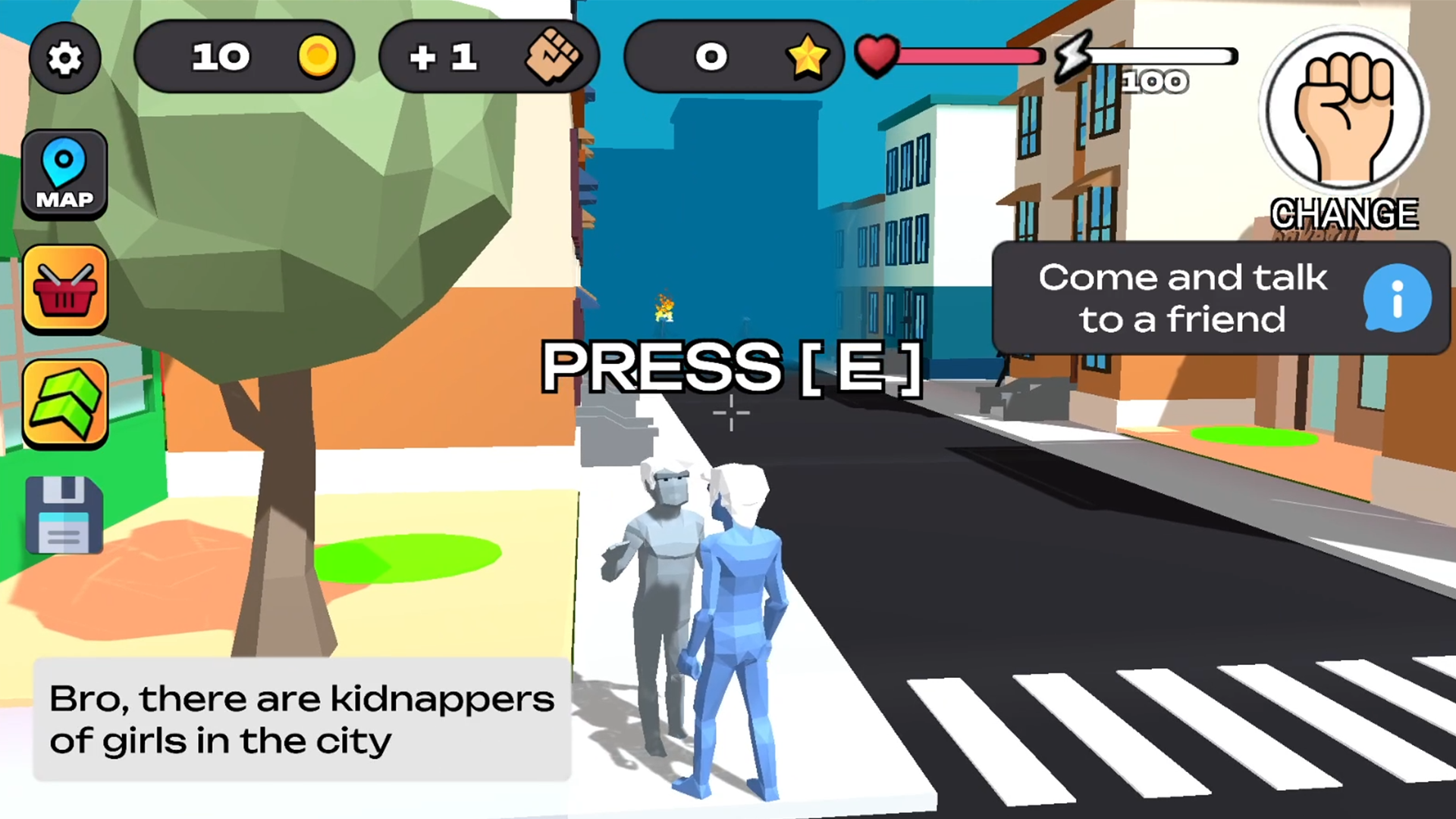Select the star score counter
Image resolution: width=1456 pixels, height=819 pixels.
[733, 56]
